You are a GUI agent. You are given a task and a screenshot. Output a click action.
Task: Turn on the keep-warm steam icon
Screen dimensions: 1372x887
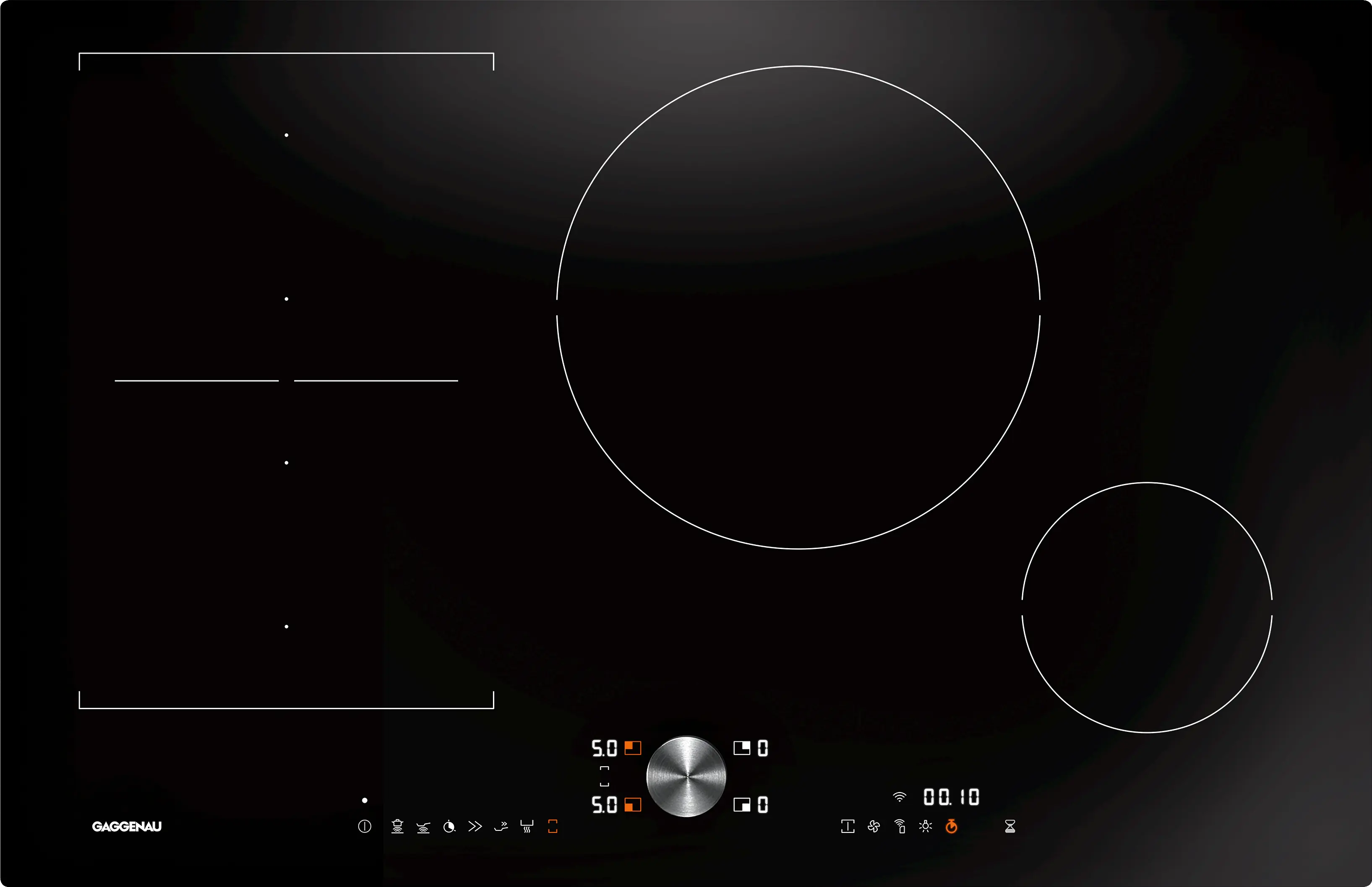point(527,827)
